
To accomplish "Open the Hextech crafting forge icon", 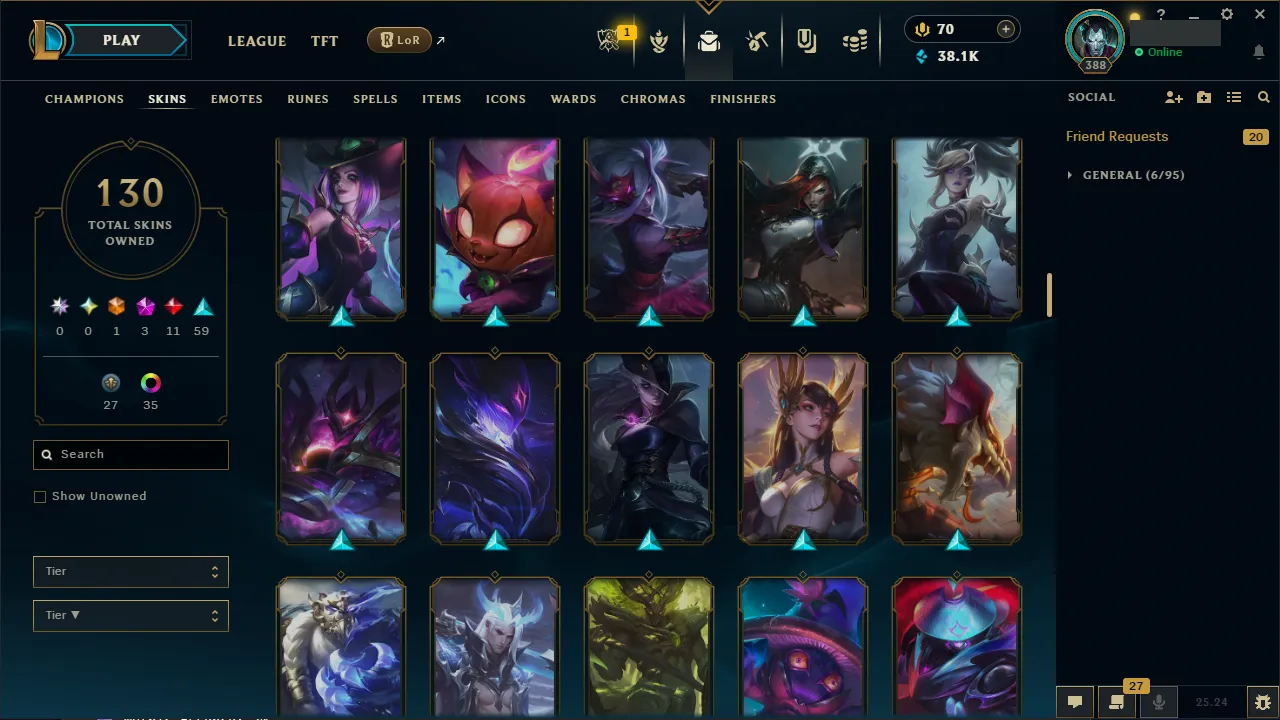I will coord(757,41).
